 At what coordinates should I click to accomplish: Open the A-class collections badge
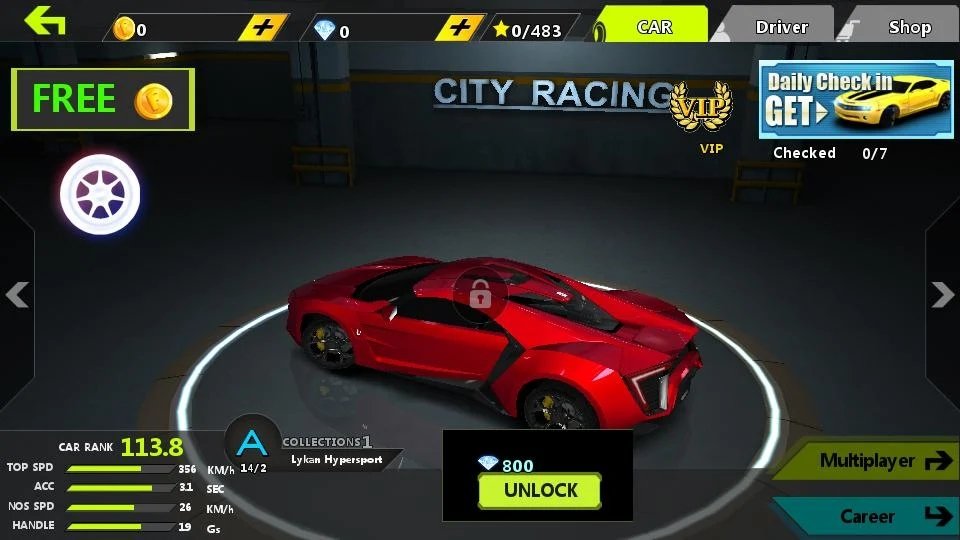[x=252, y=445]
